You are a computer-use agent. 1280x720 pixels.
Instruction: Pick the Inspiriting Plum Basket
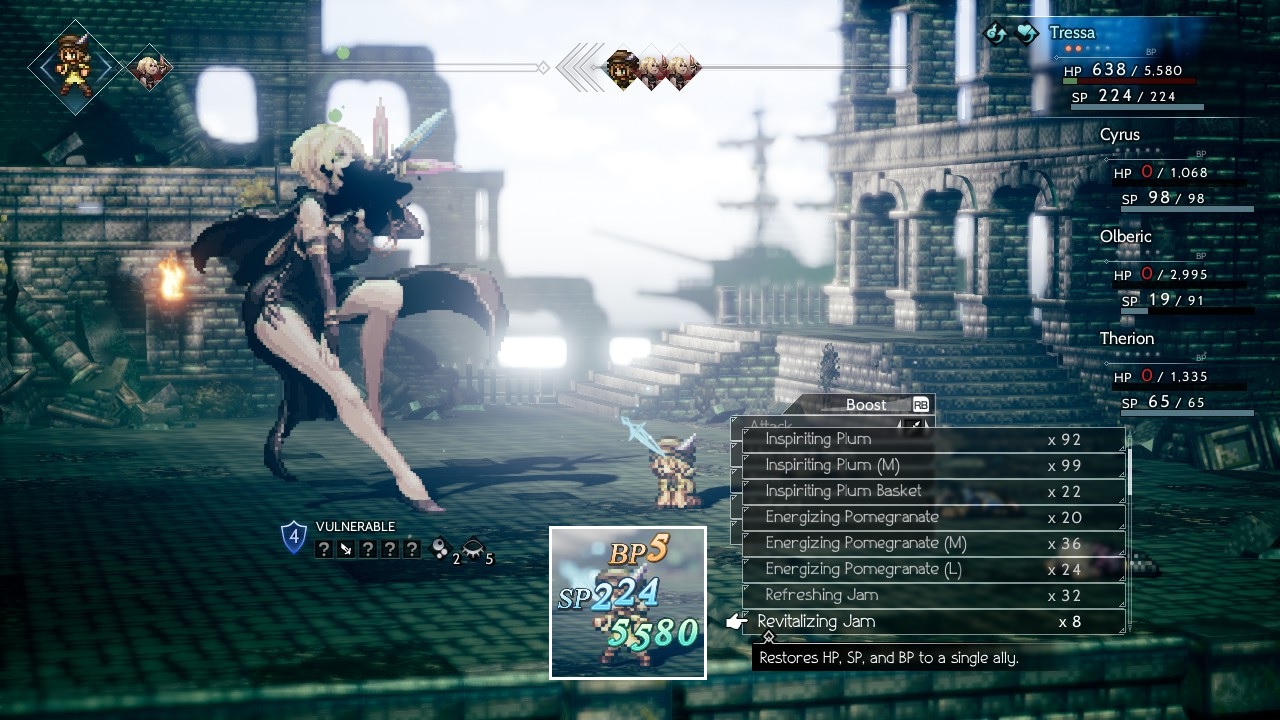pyautogui.click(x=932, y=491)
